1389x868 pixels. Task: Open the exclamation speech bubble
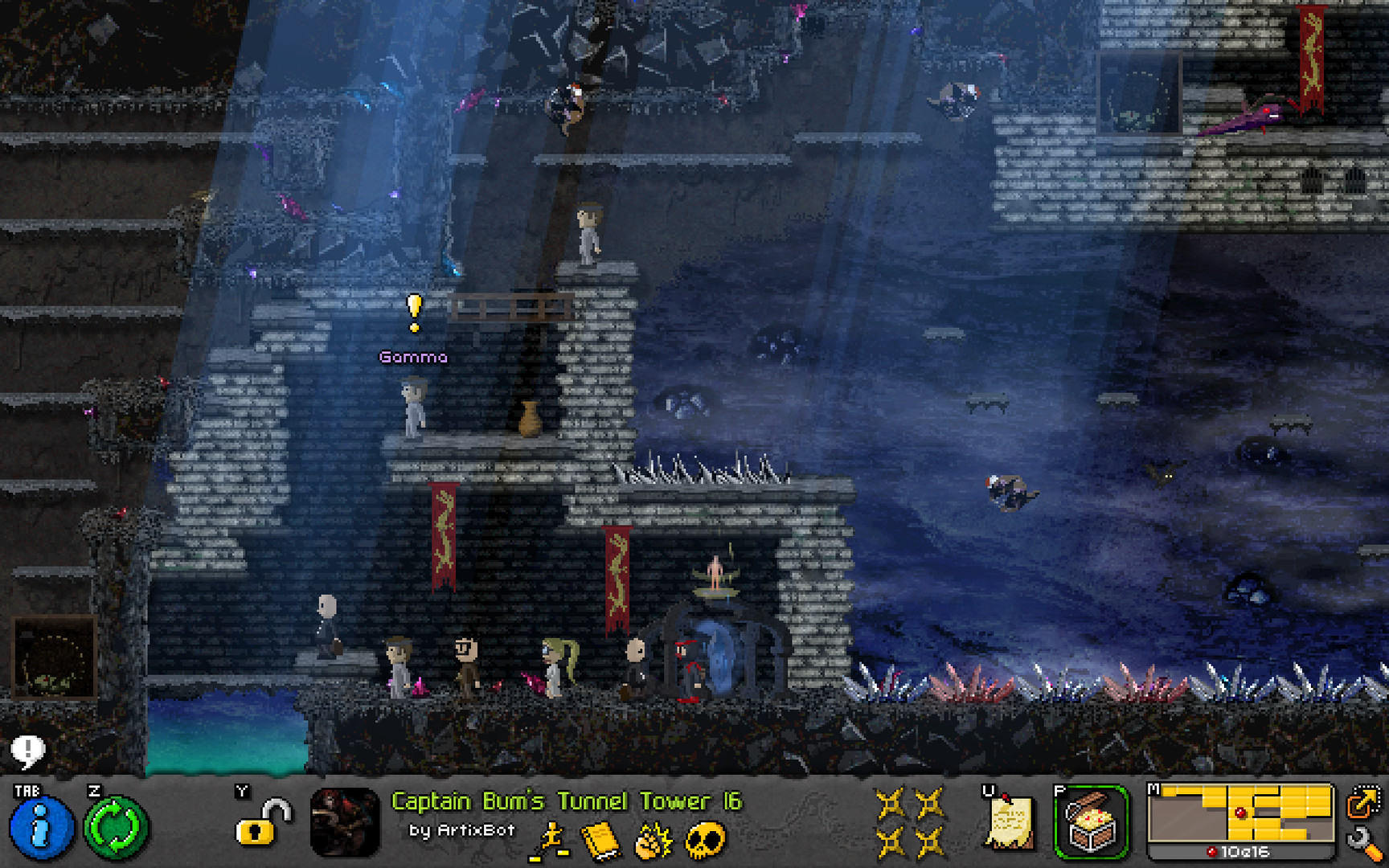click(x=27, y=751)
